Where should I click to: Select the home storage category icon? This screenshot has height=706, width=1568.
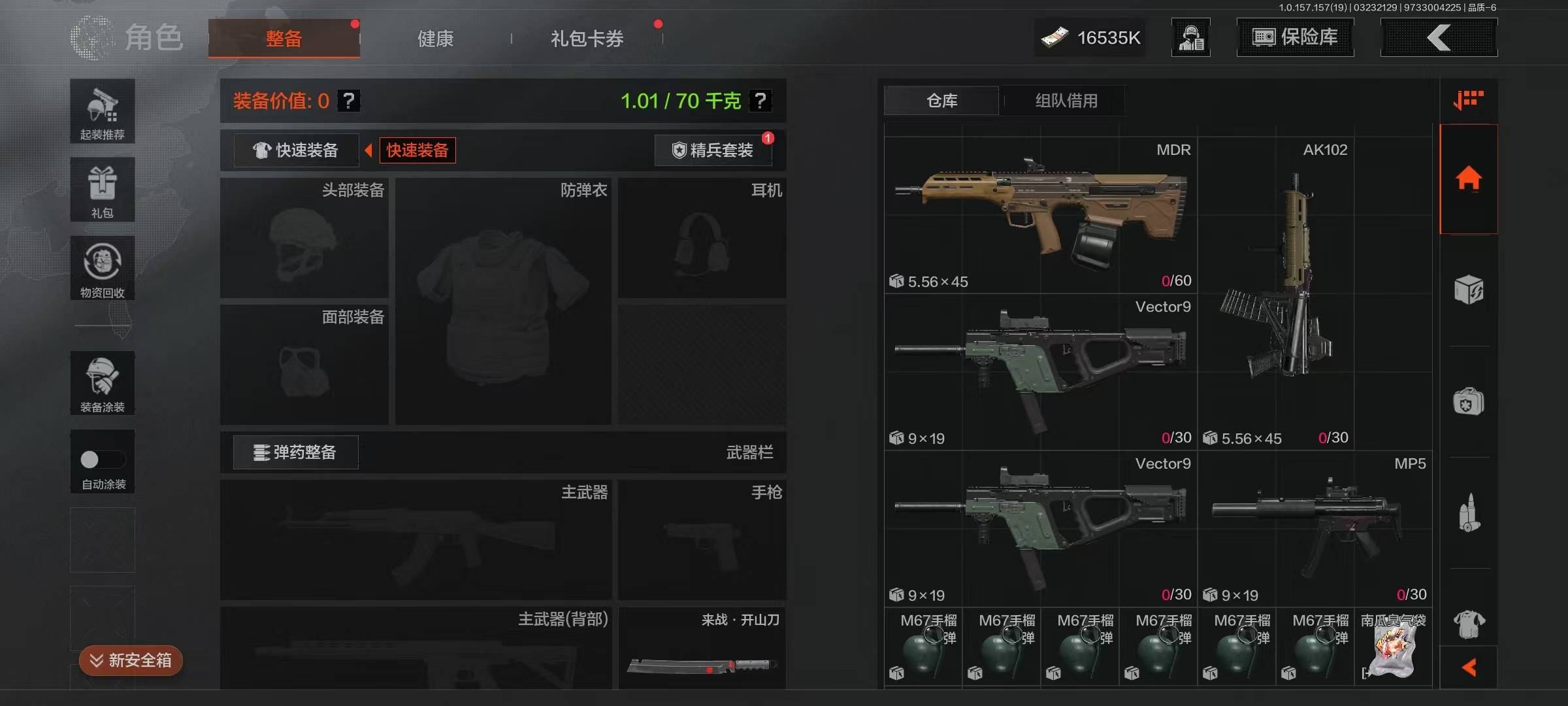[1468, 178]
